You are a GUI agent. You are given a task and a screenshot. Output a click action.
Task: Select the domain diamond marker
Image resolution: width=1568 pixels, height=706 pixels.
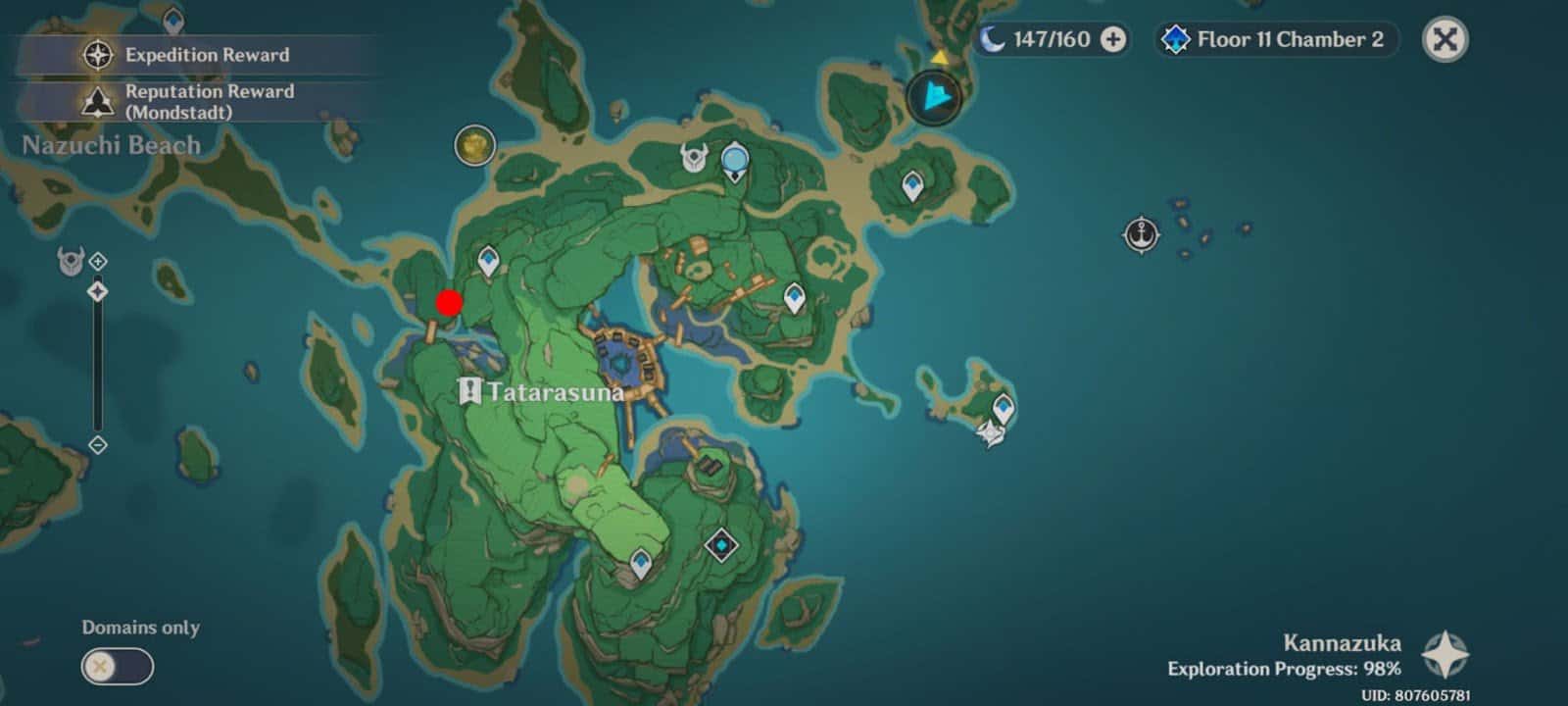tap(721, 543)
